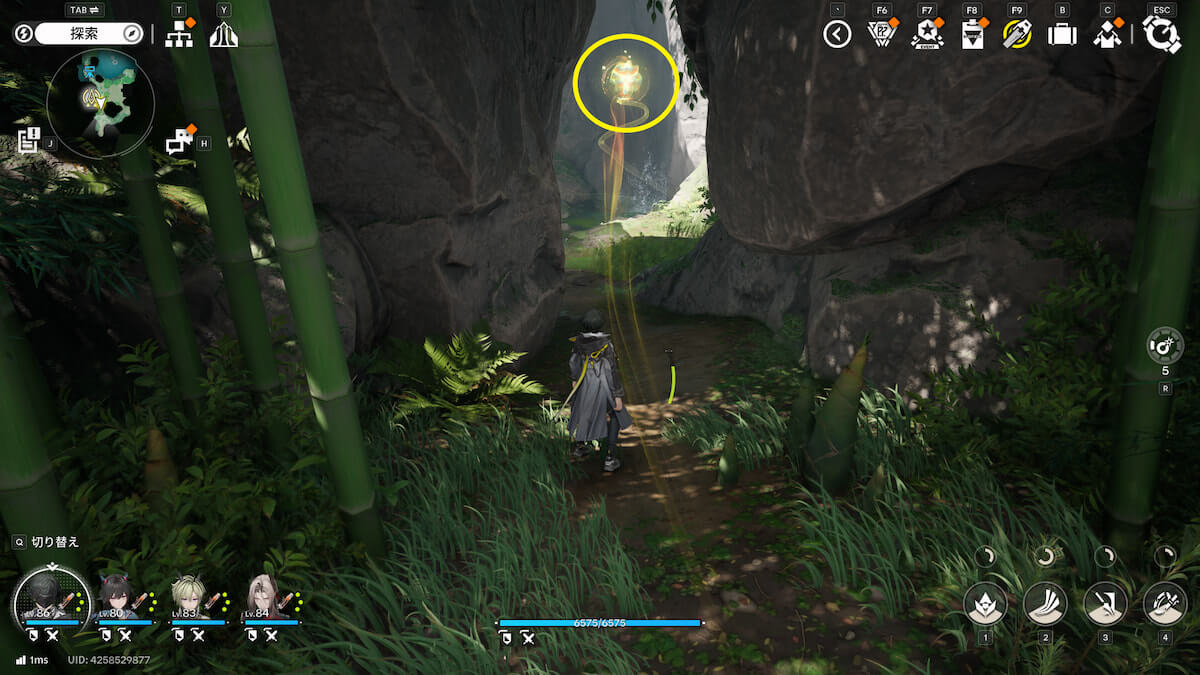The image size is (1200, 675).
Task: Open the hierarchy tree chart icon
Action: coord(179,34)
